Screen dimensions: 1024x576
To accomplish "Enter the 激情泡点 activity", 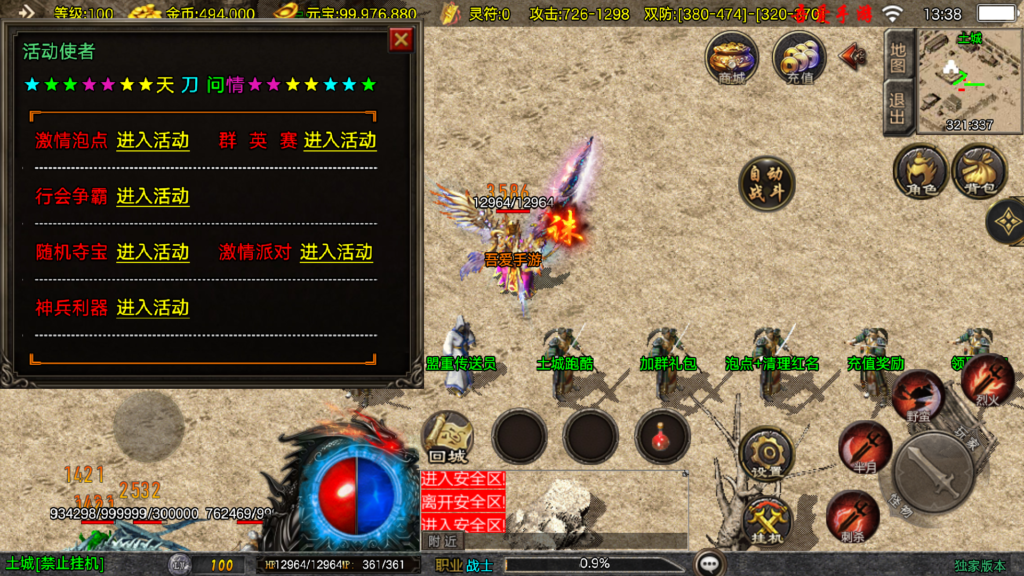I will [152, 141].
